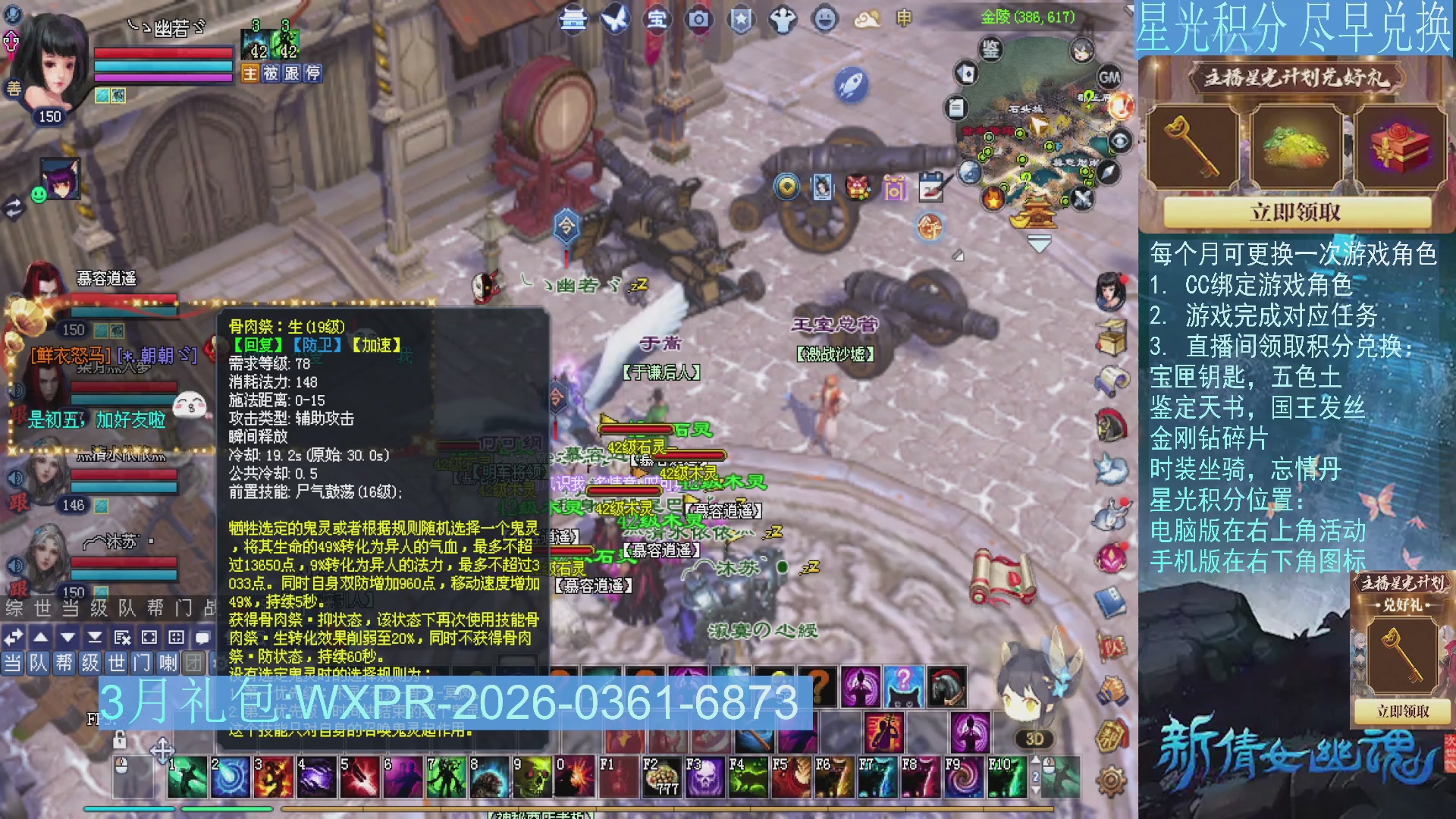Click the jump-to-bottom arrow in chat toolbar
Screen dimensions: 1456x819
tap(94, 639)
